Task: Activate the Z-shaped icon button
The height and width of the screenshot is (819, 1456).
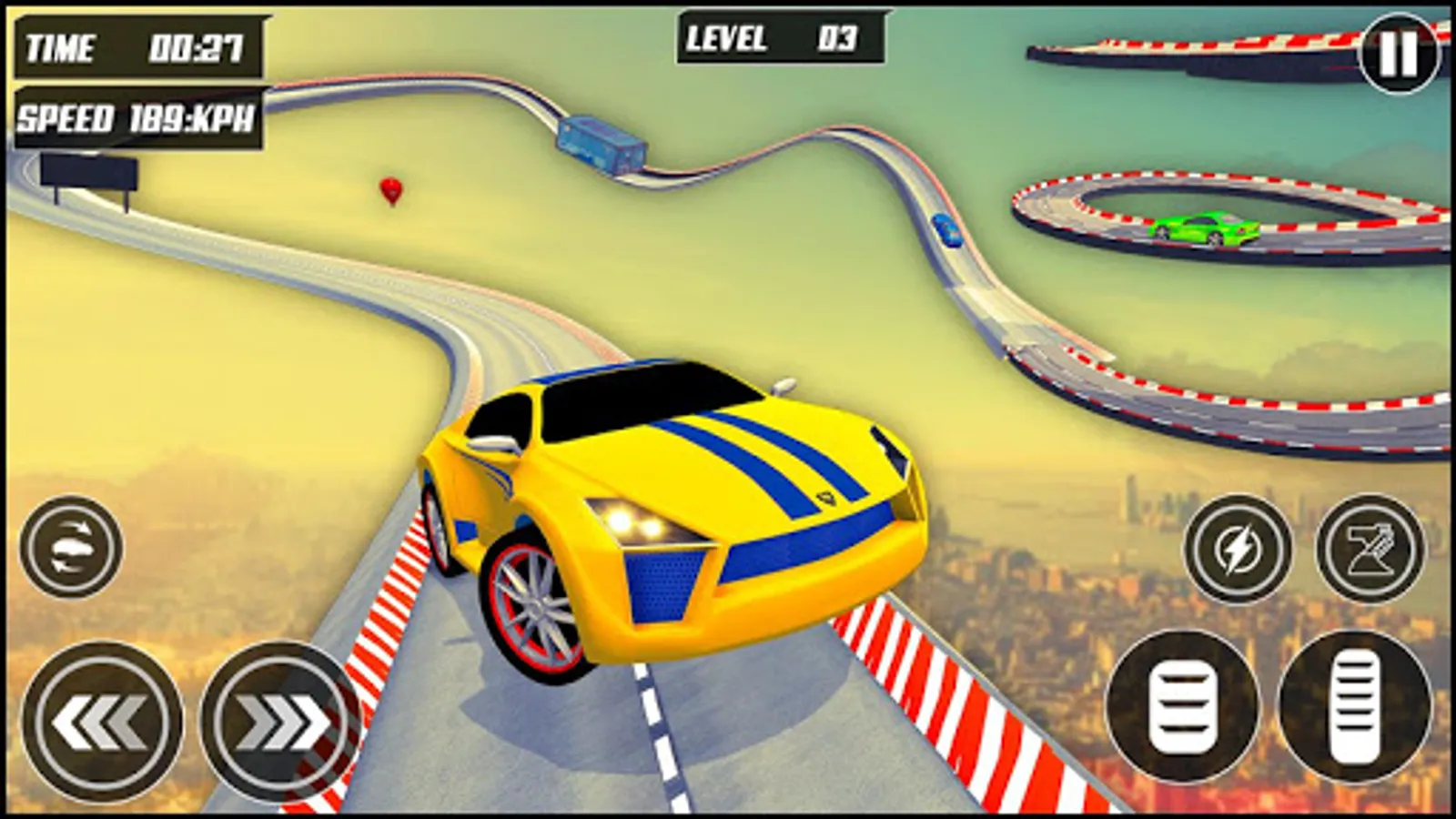Action: (x=1370, y=549)
